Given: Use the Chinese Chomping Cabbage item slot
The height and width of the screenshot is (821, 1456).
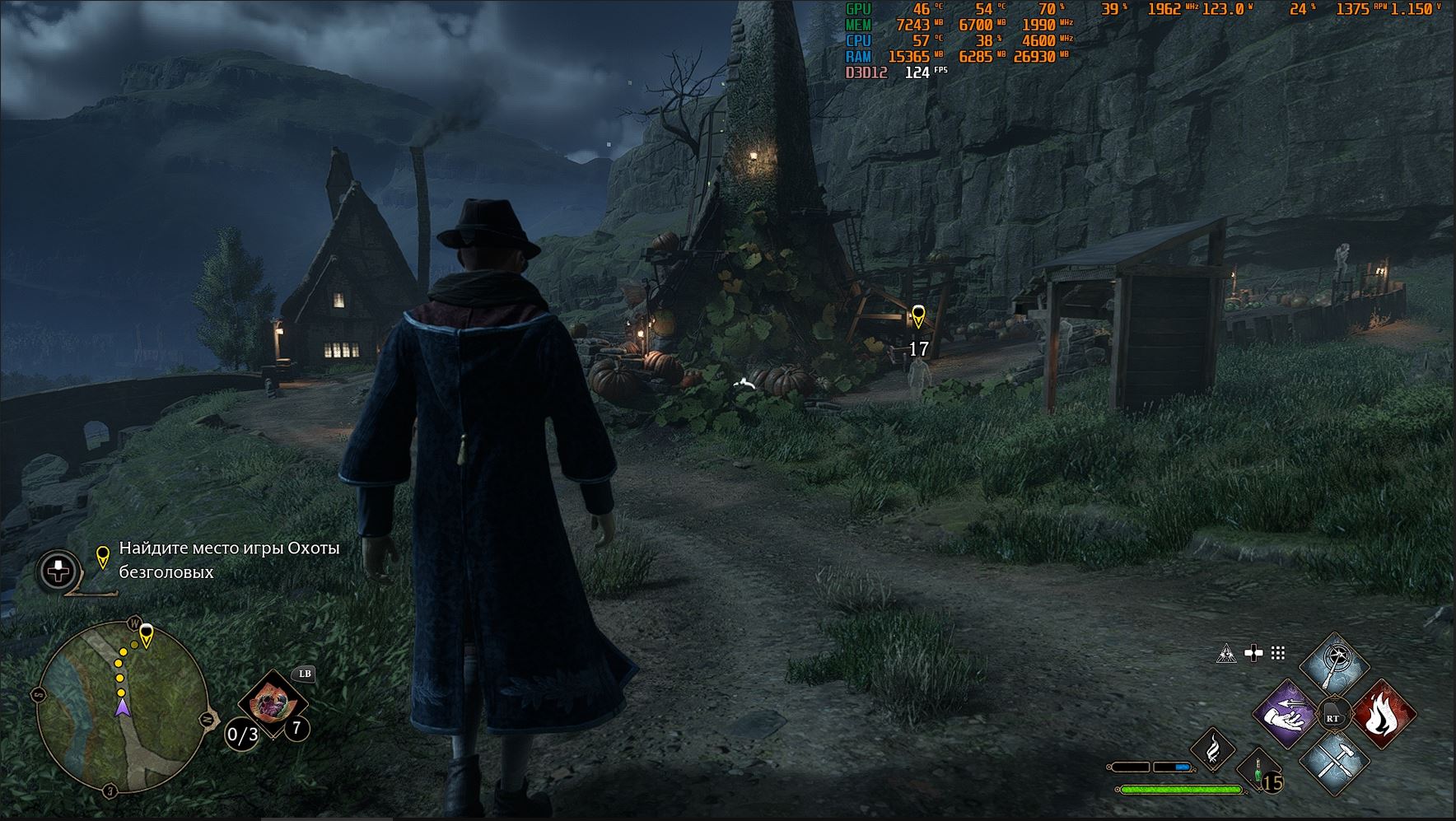Looking at the screenshot, I should (271, 706).
